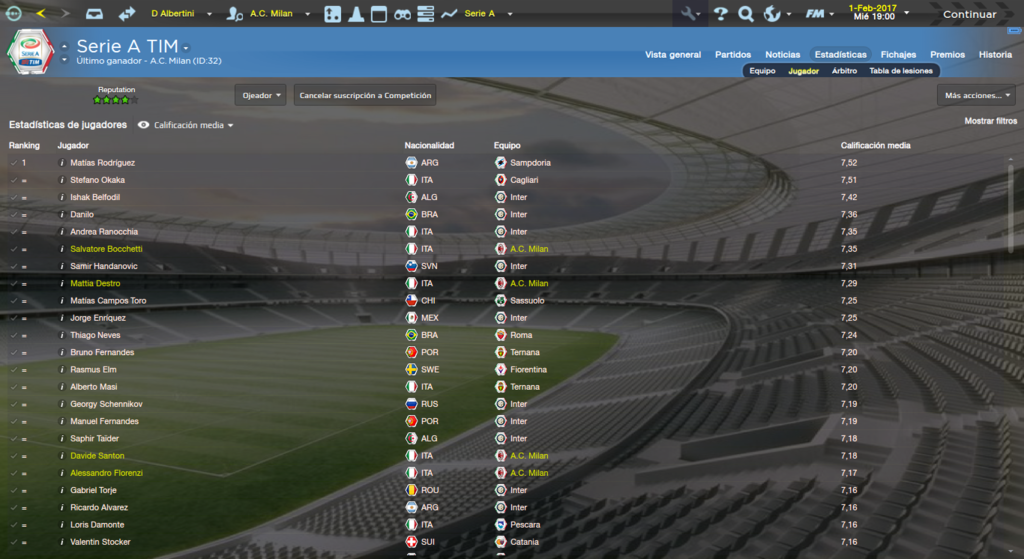Select the Fichajes tab
Screen dimensions: 1024x559
pos(898,55)
